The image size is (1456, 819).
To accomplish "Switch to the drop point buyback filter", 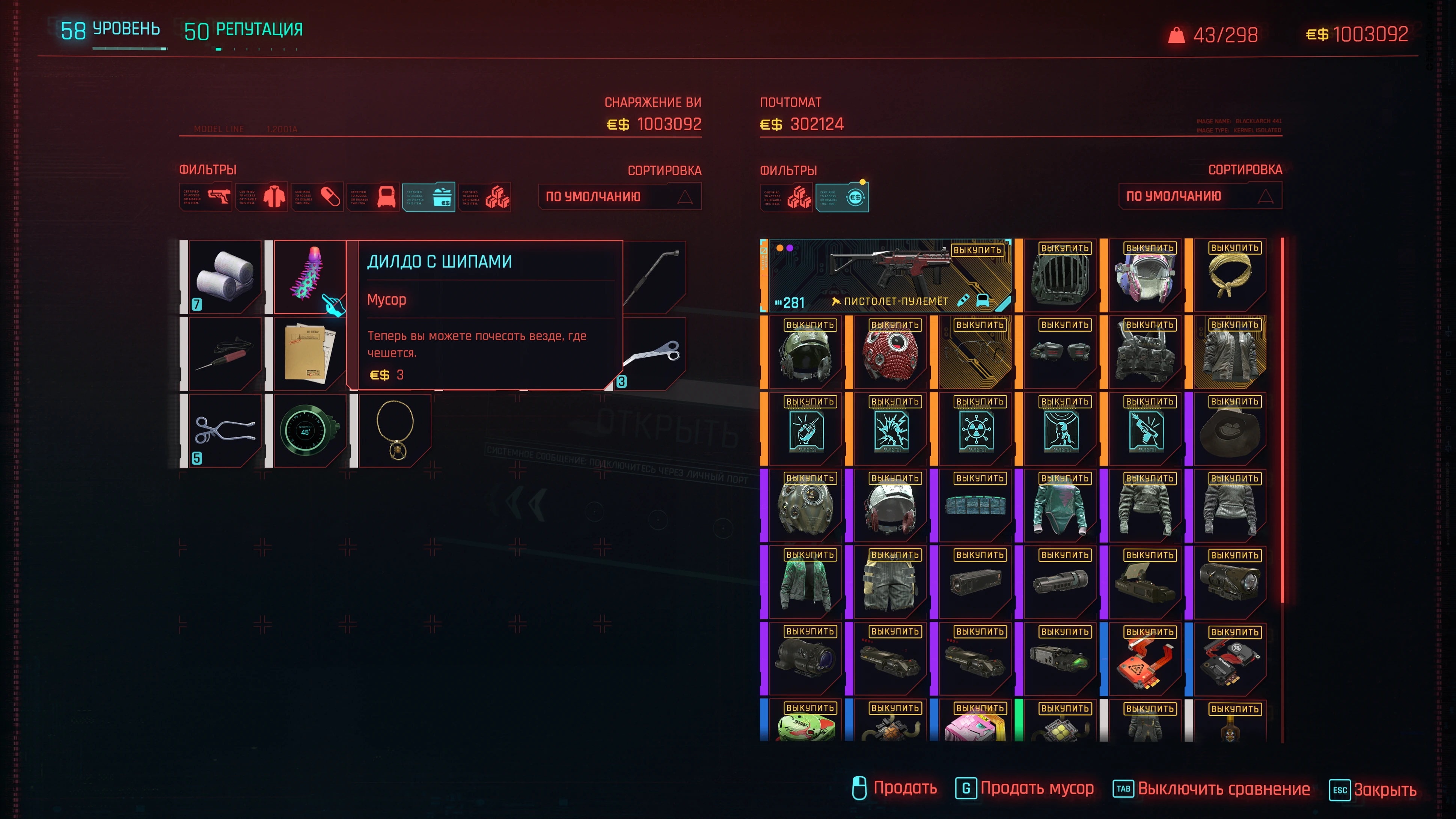I will tap(842, 197).
